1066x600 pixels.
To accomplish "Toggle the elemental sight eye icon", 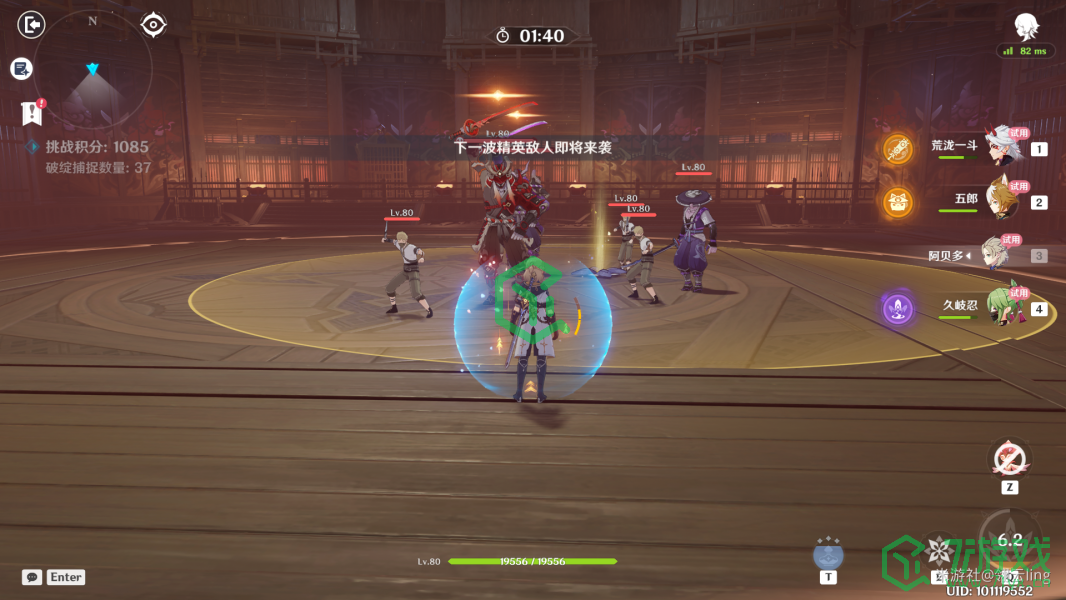I will (153, 24).
